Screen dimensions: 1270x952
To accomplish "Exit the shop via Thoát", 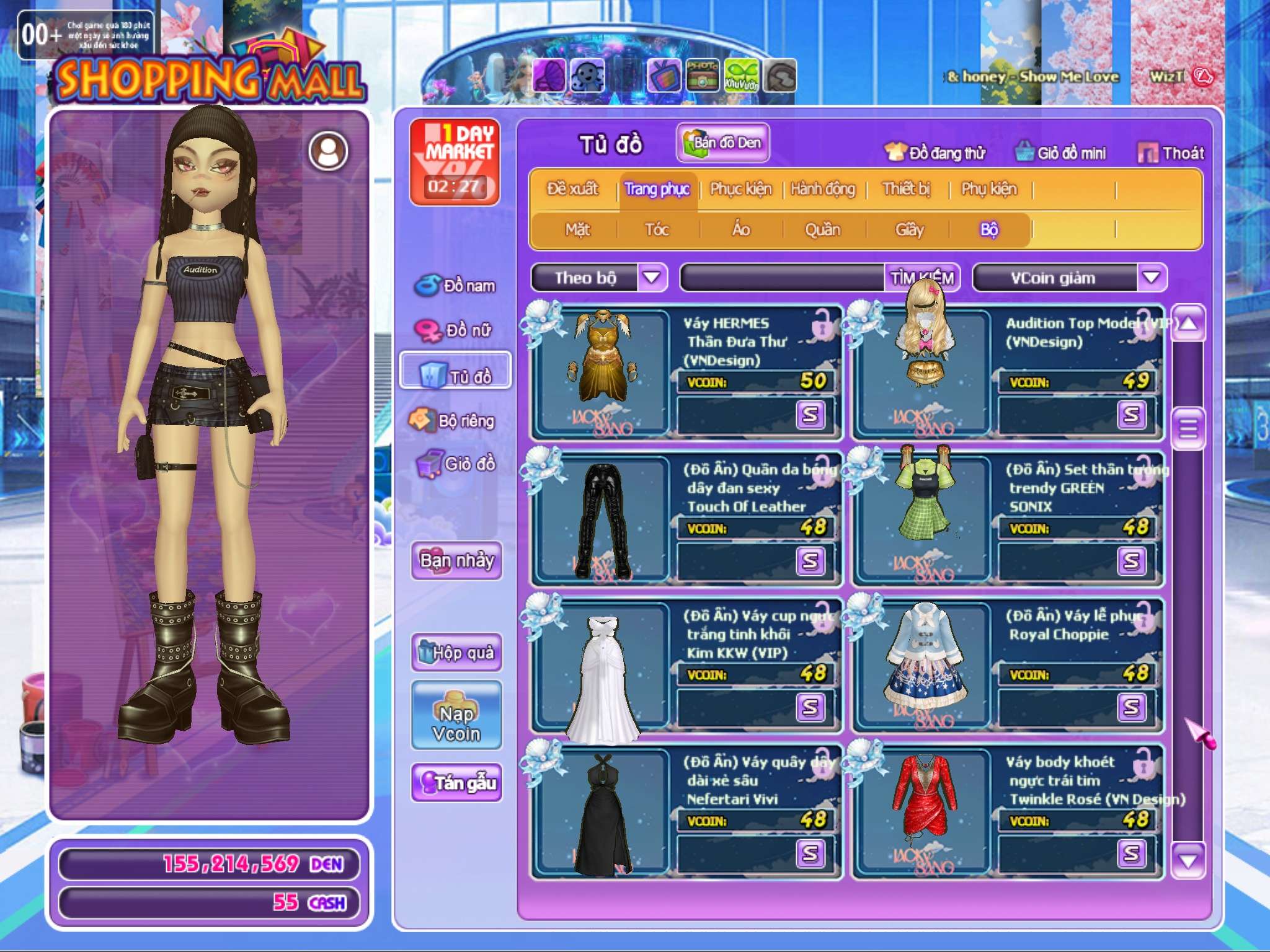I will 1171,153.
